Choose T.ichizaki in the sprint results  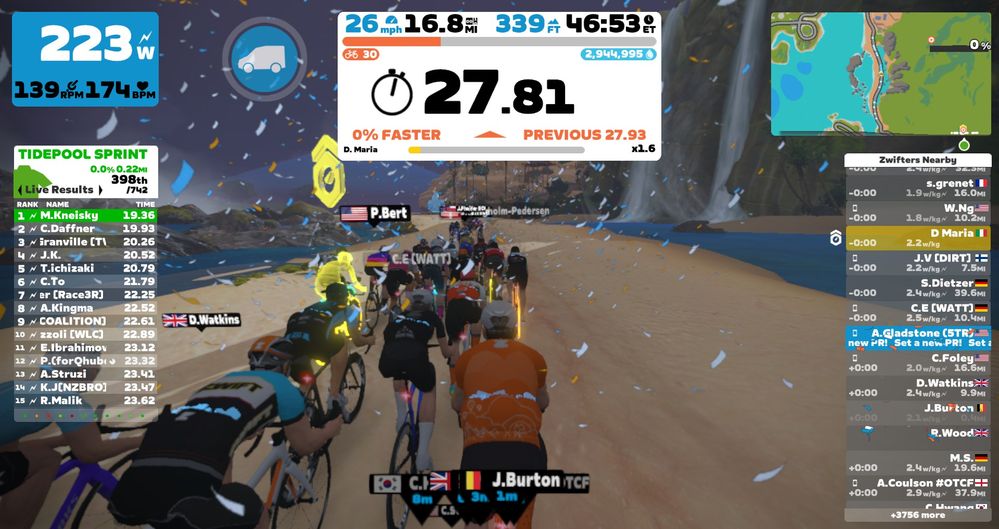[x=86, y=268]
